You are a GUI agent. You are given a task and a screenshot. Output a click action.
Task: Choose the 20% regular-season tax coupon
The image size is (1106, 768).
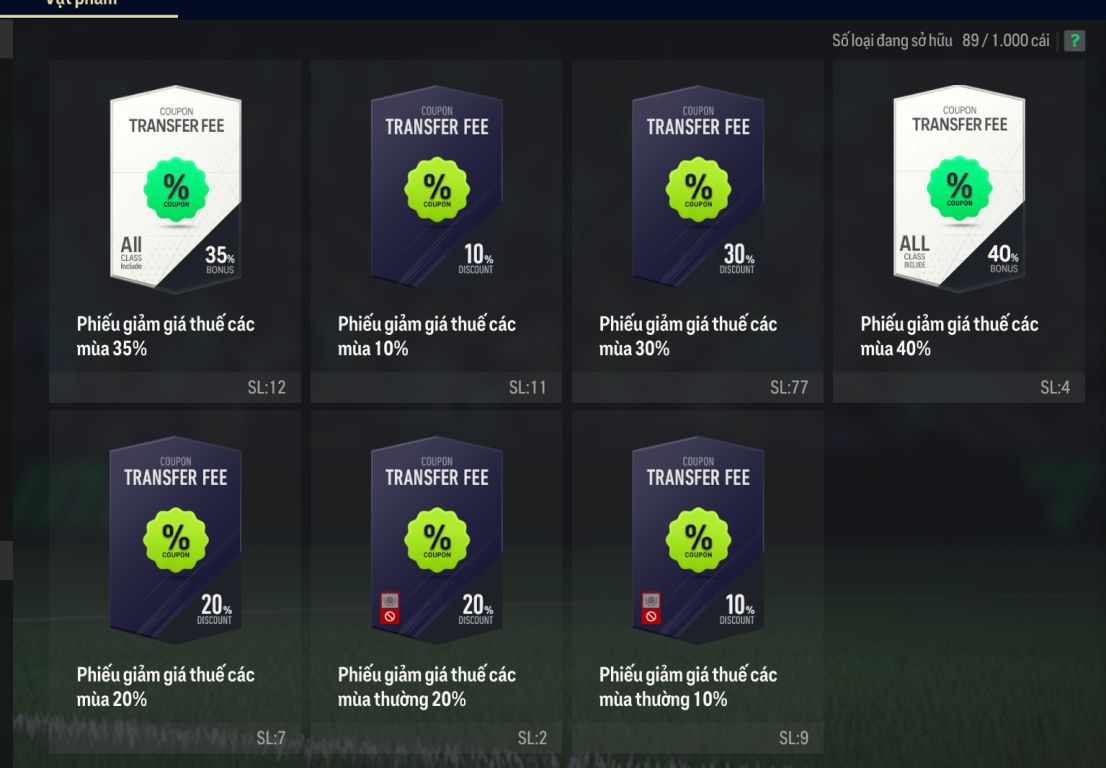(436, 580)
